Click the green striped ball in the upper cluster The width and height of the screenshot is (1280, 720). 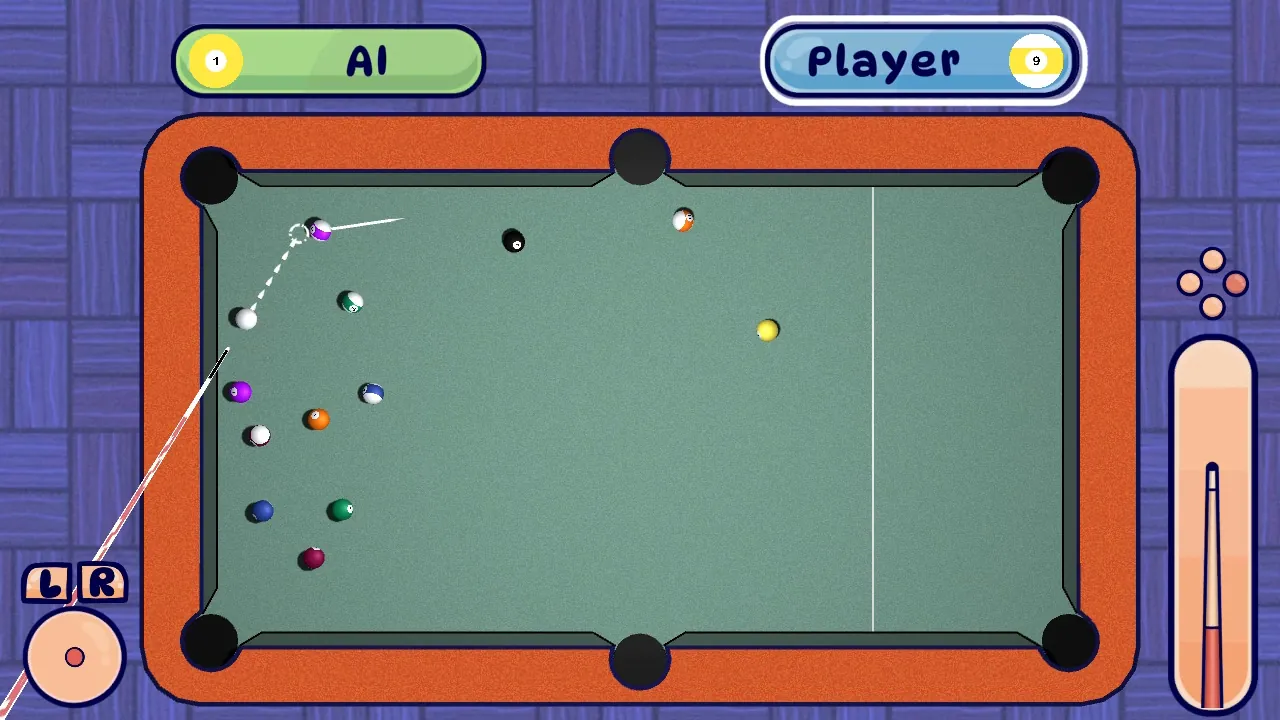(350, 301)
